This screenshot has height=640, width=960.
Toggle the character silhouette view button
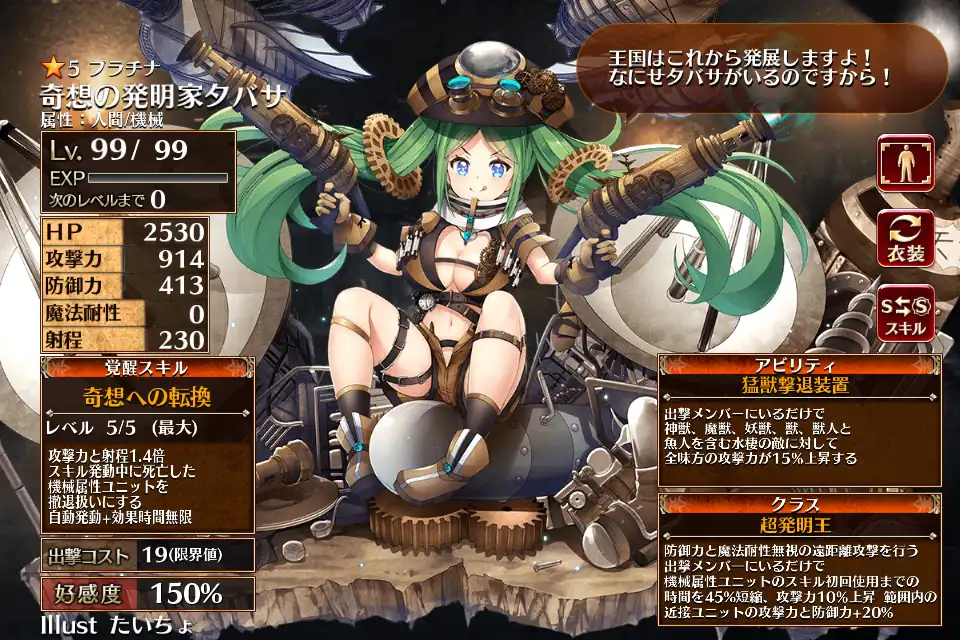906,163
